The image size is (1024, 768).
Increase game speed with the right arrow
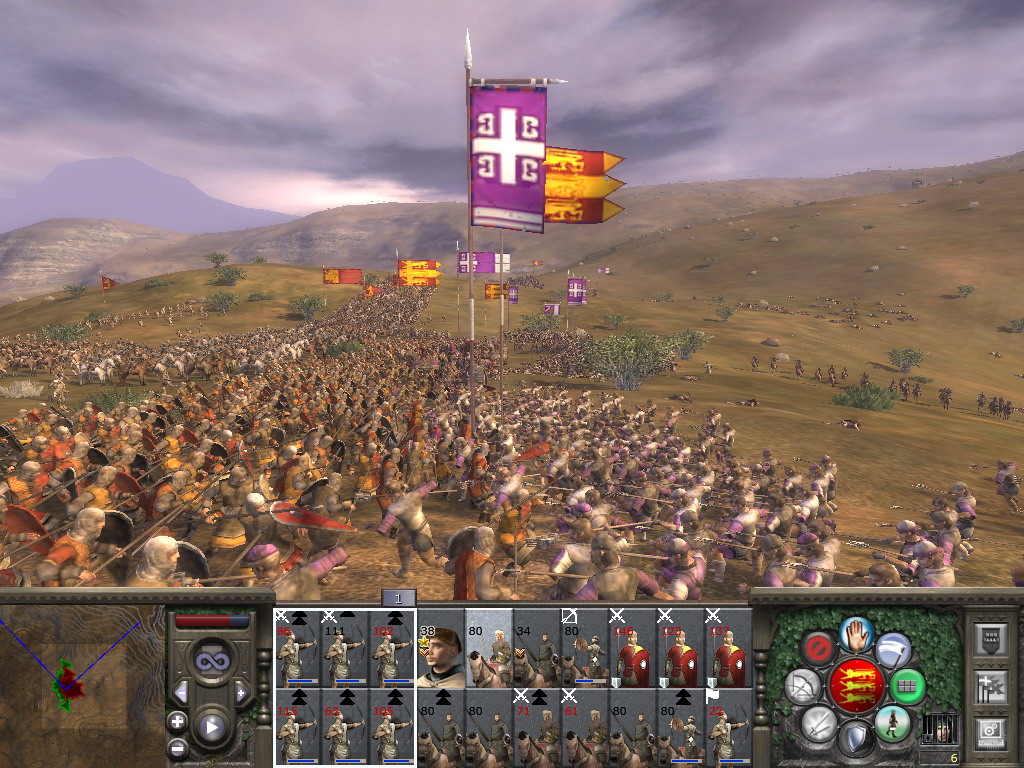click(x=240, y=692)
